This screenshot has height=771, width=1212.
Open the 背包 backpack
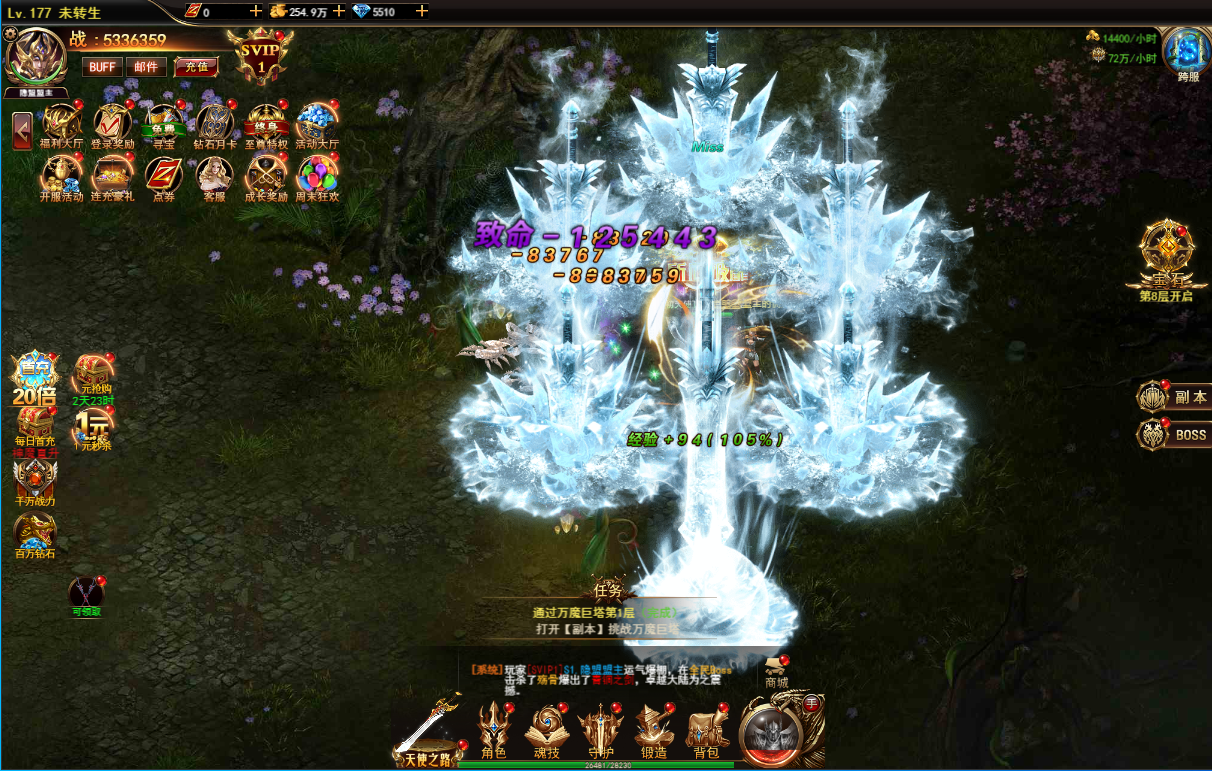click(x=706, y=729)
